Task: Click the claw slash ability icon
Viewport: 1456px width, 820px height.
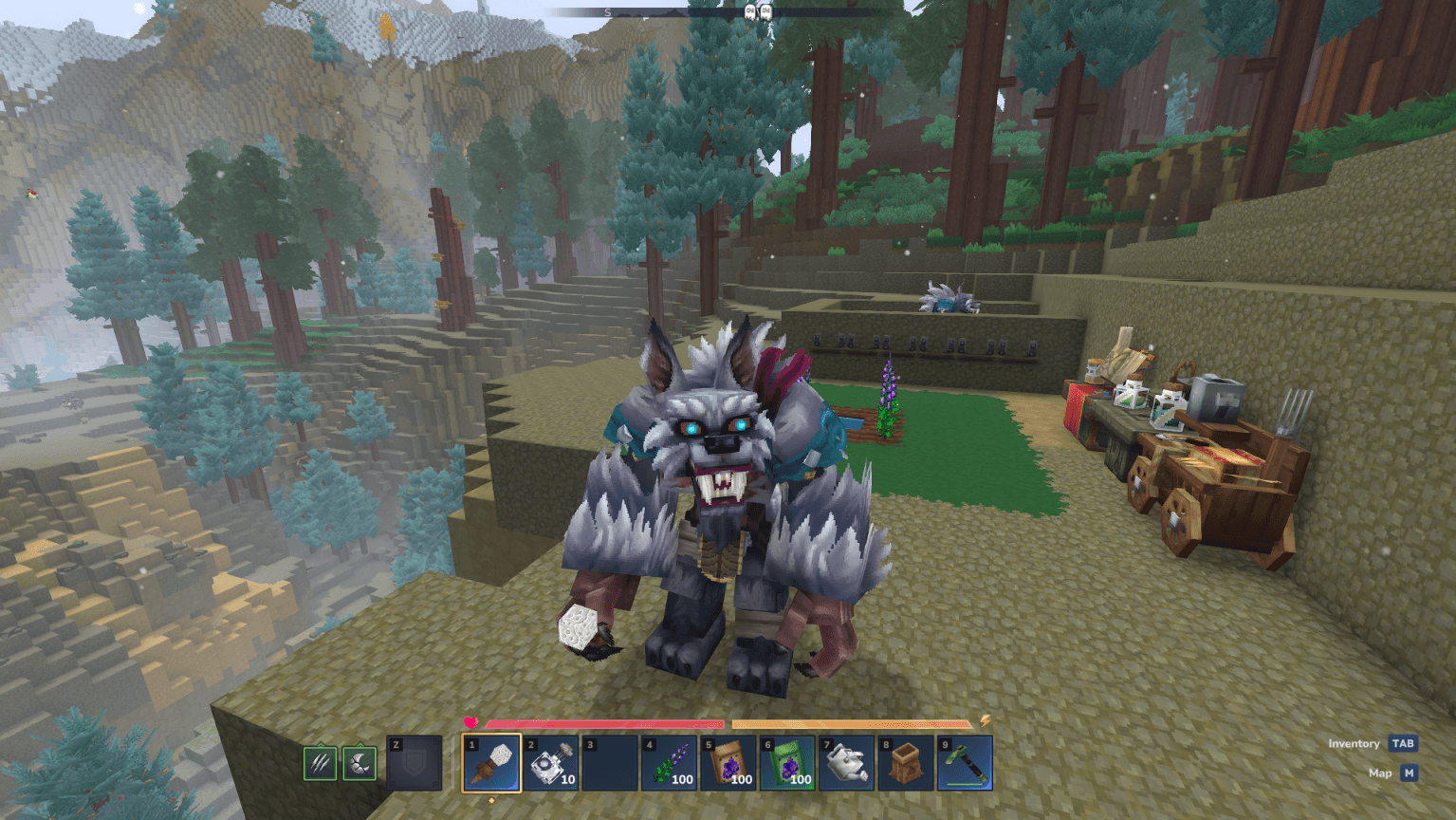Action: coord(320,763)
